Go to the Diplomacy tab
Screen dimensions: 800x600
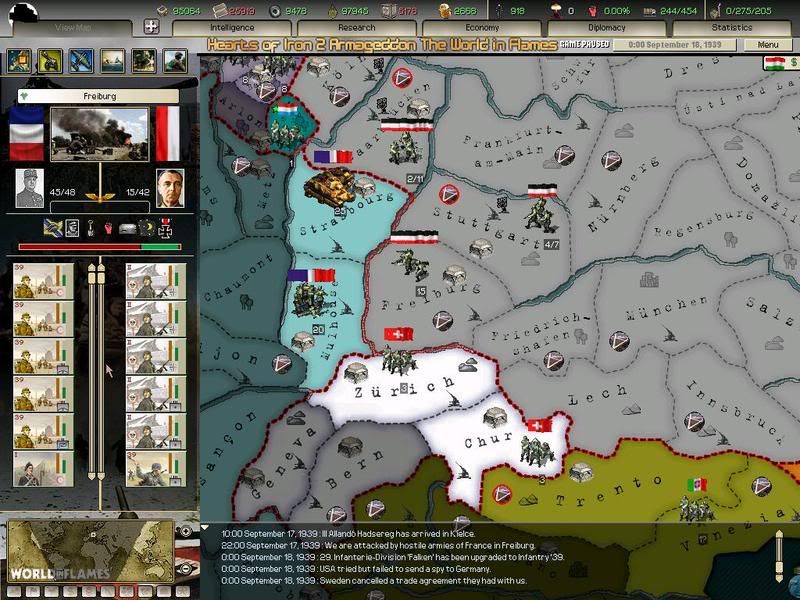tap(606, 28)
